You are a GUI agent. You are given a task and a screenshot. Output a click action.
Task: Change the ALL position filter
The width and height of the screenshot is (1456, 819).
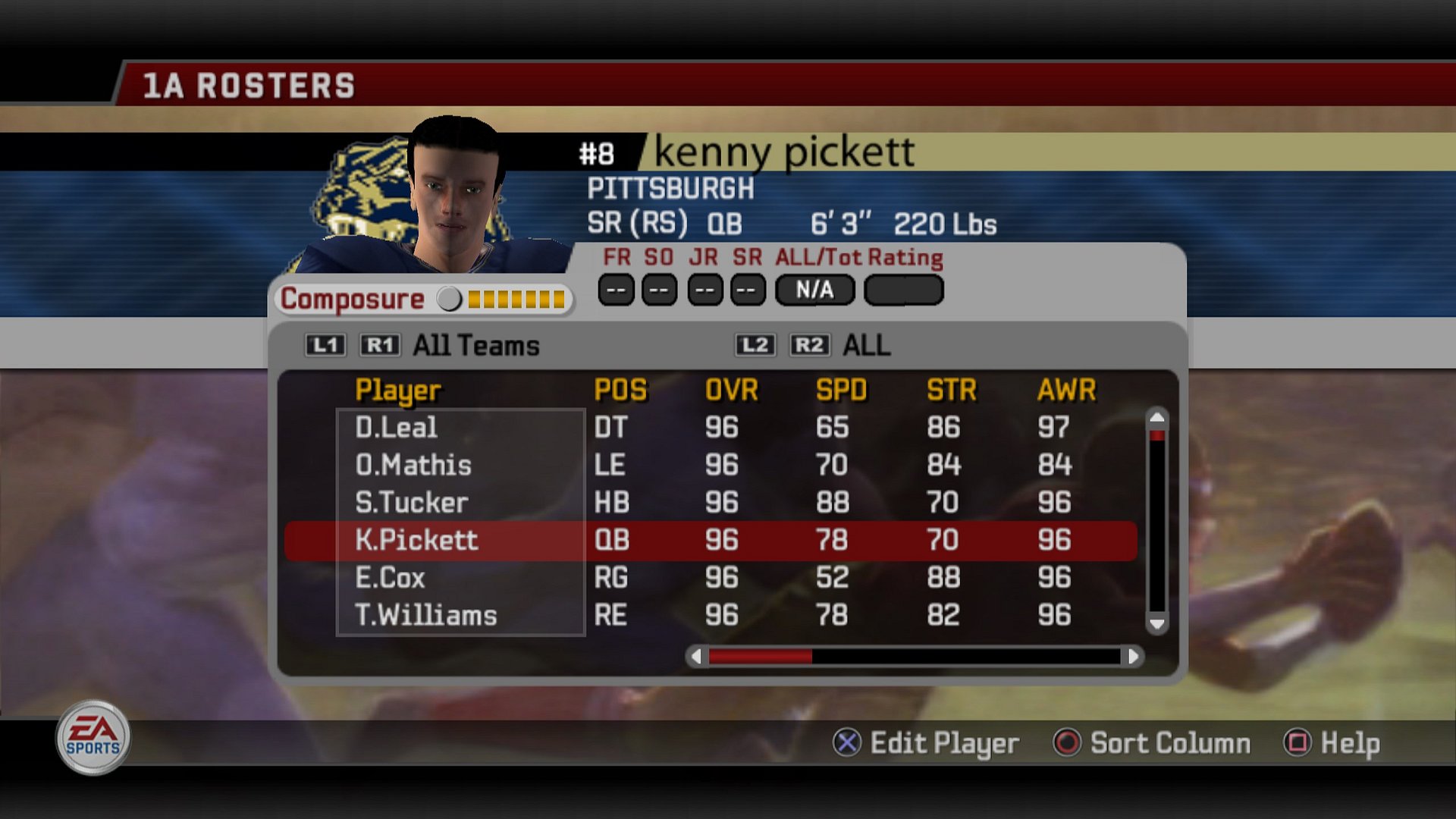coord(866,346)
